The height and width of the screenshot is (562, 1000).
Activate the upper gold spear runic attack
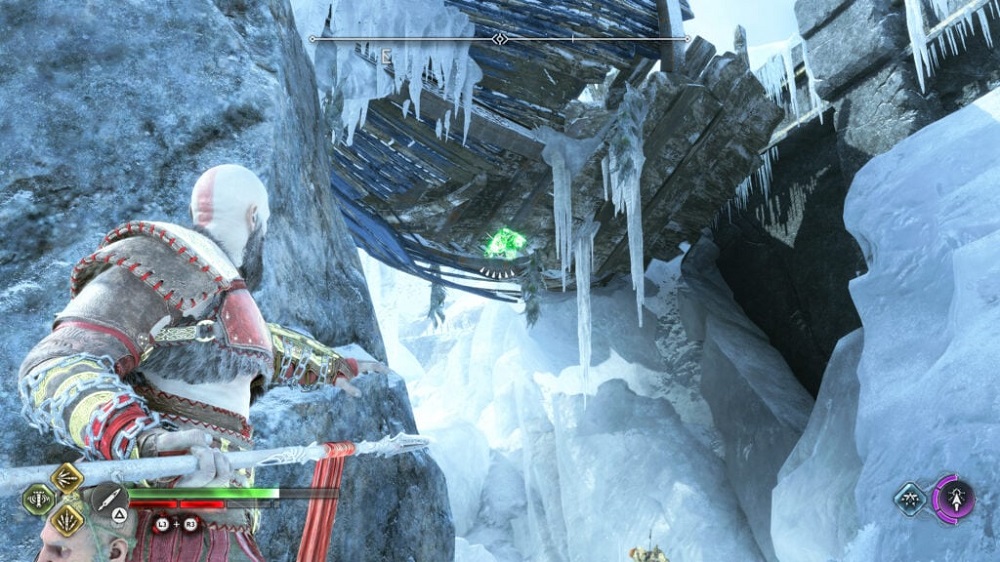[x=67, y=478]
